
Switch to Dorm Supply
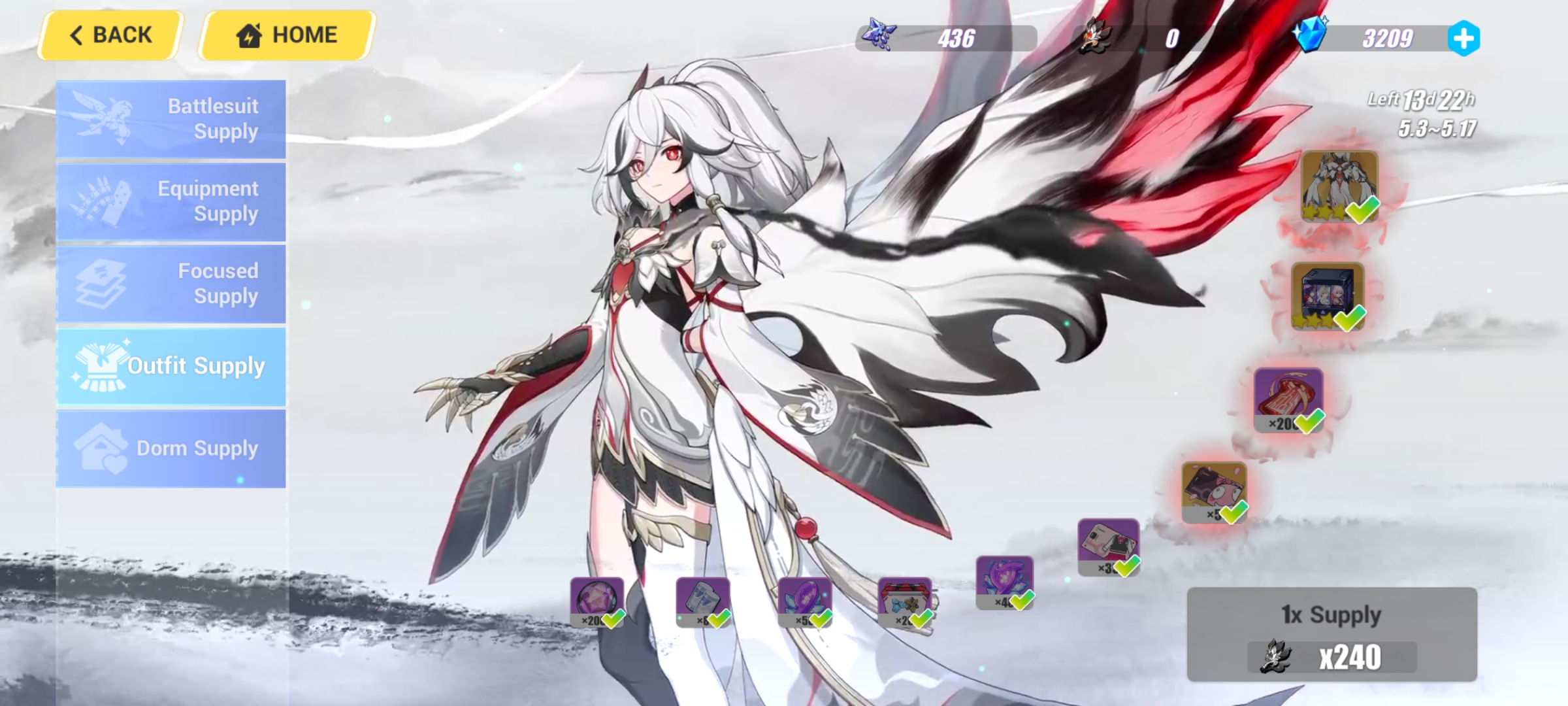click(171, 448)
